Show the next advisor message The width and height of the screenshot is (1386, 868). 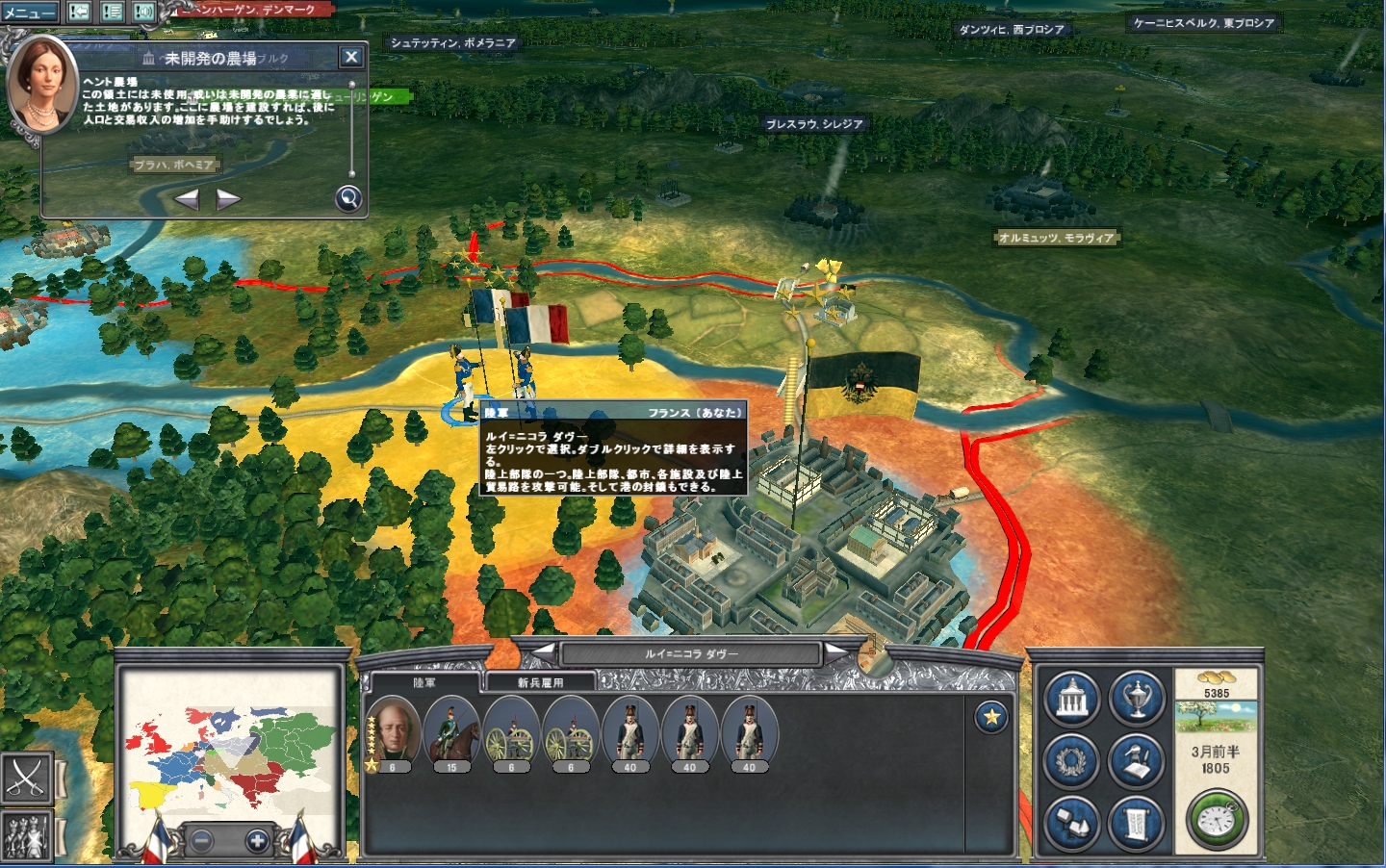[228, 199]
